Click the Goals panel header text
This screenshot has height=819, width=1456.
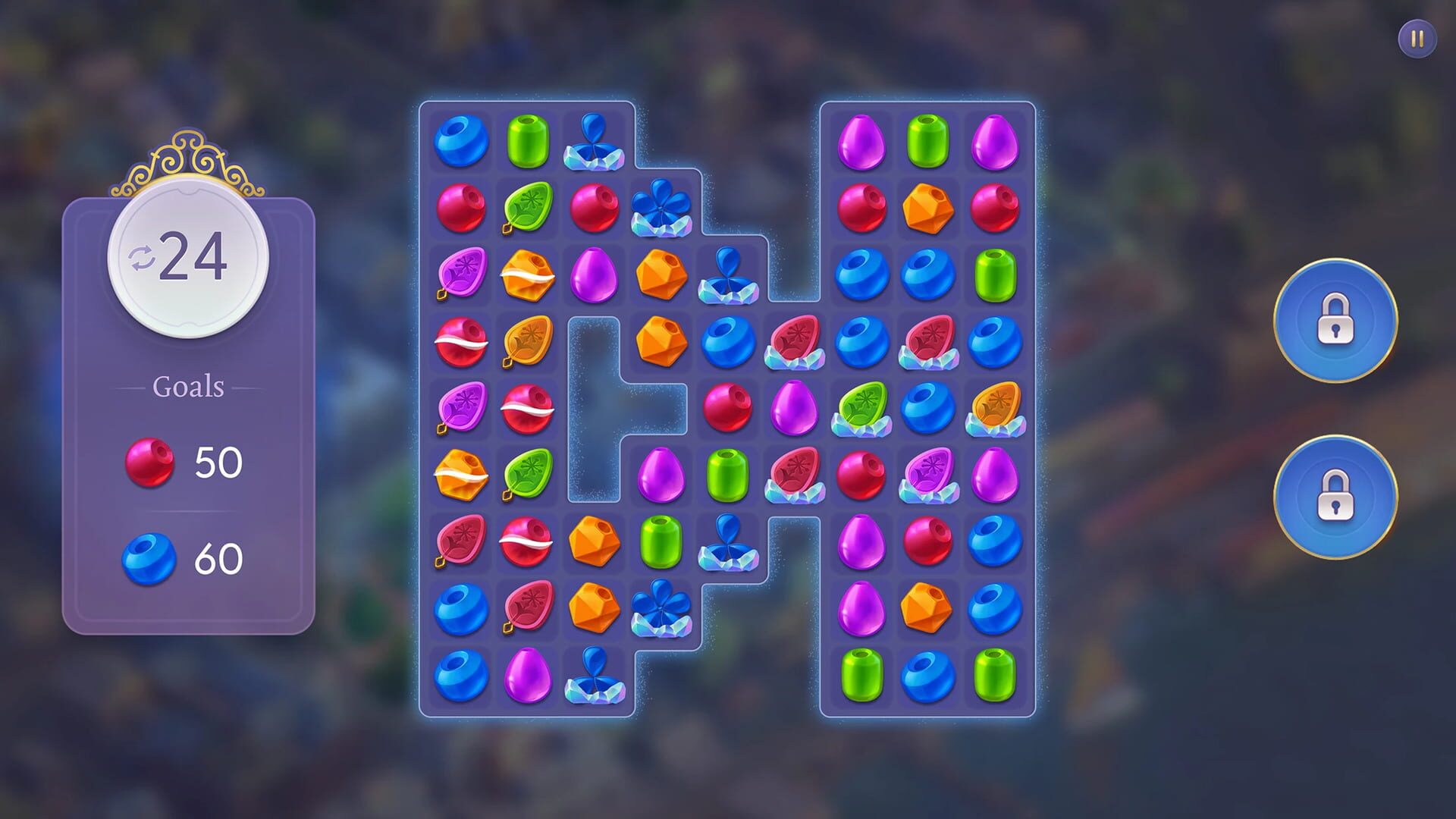point(188,386)
